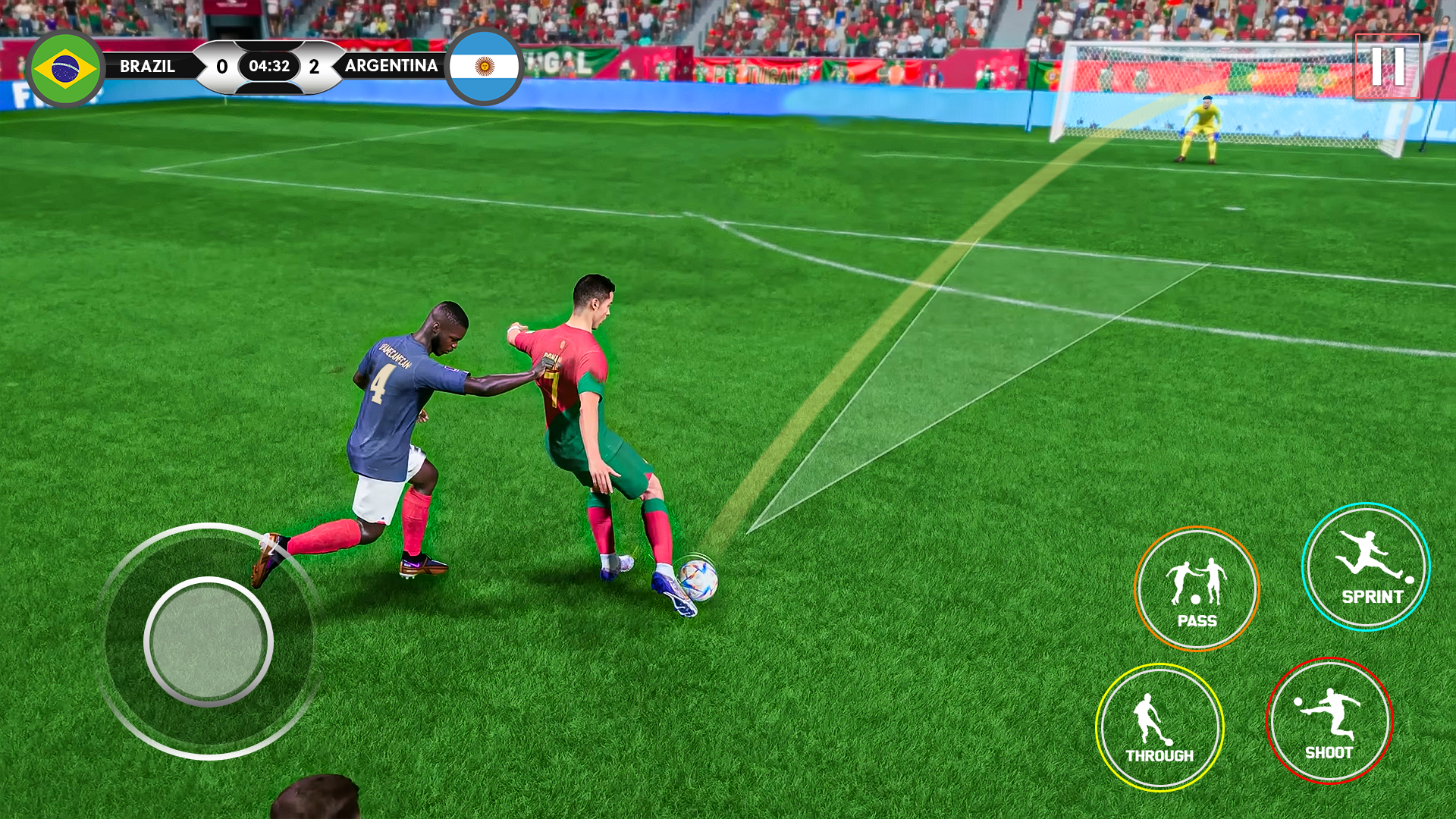Tap the match timer showing 04:32
This screenshot has height=819, width=1456.
[269, 66]
